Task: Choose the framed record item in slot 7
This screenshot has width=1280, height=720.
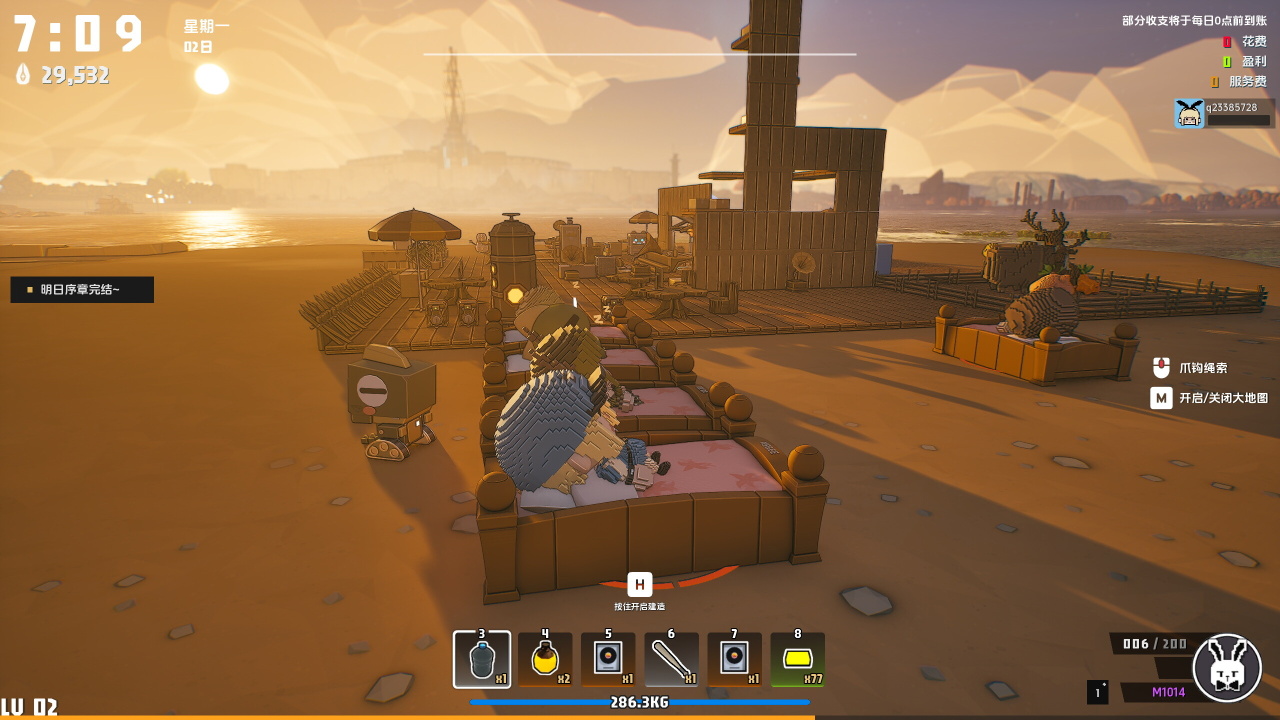Action: [734, 660]
